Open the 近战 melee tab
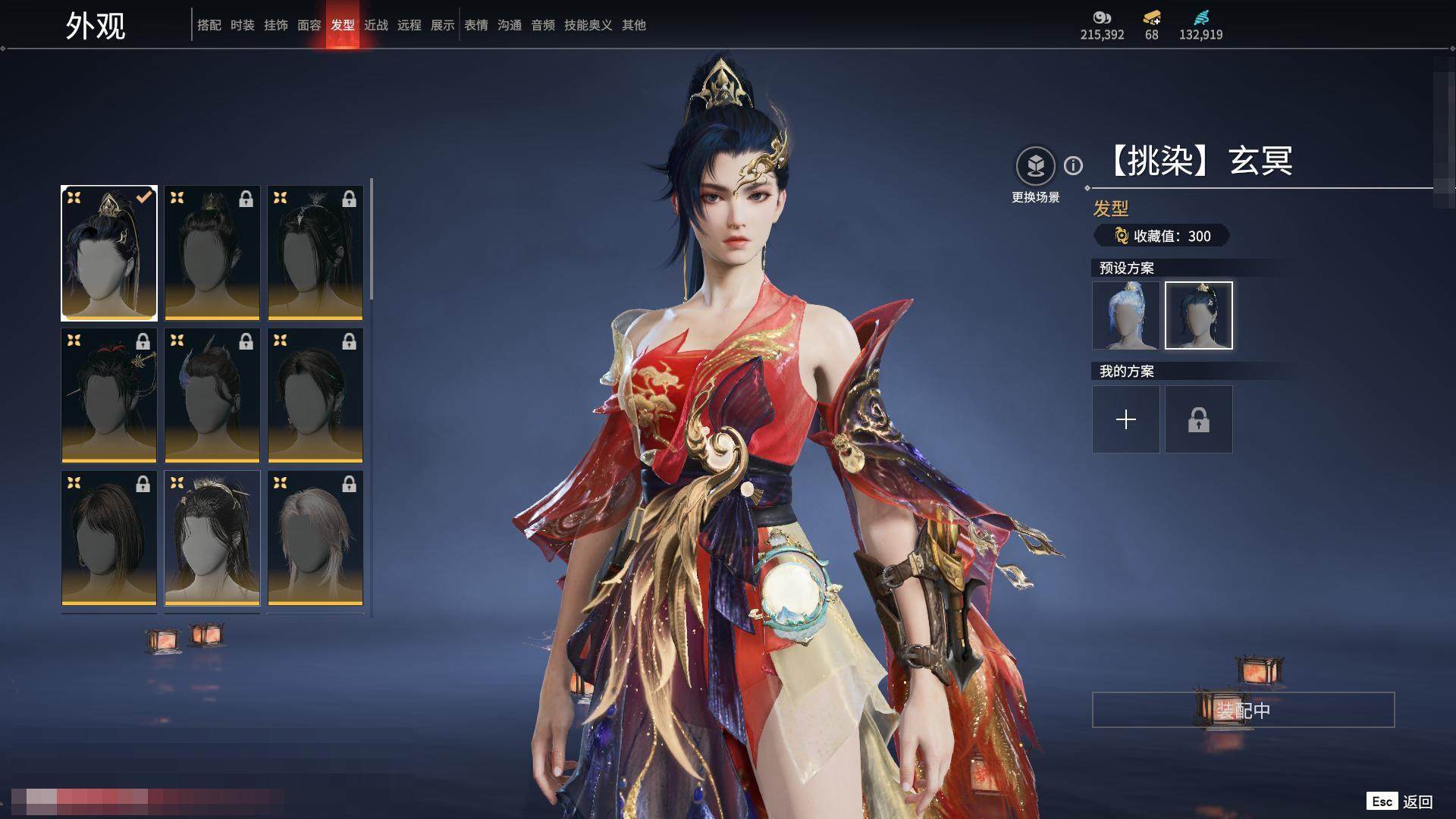This screenshot has height=819, width=1456. (375, 25)
